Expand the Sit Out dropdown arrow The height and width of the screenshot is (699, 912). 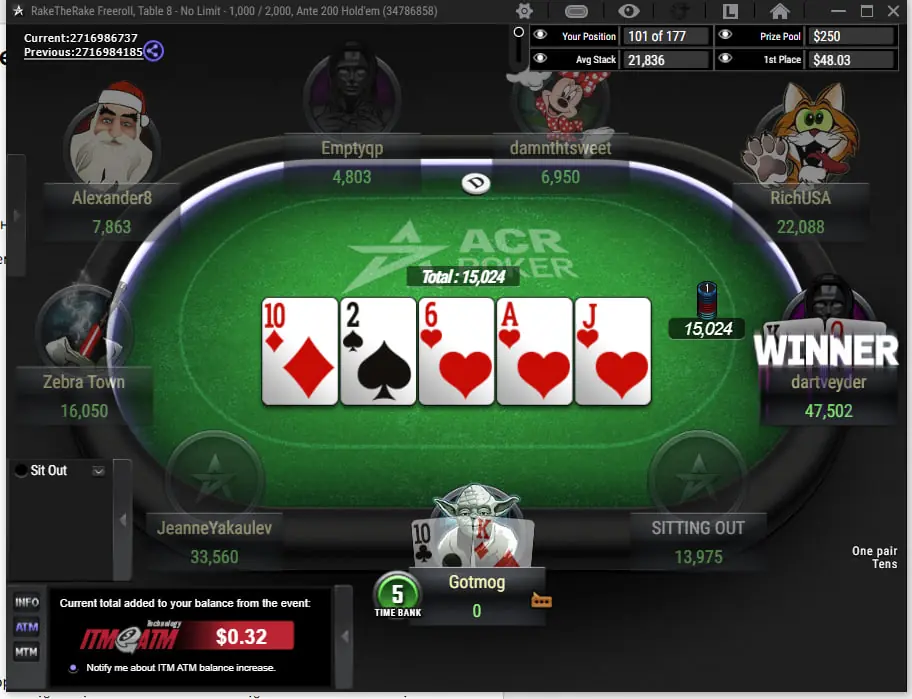98,470
